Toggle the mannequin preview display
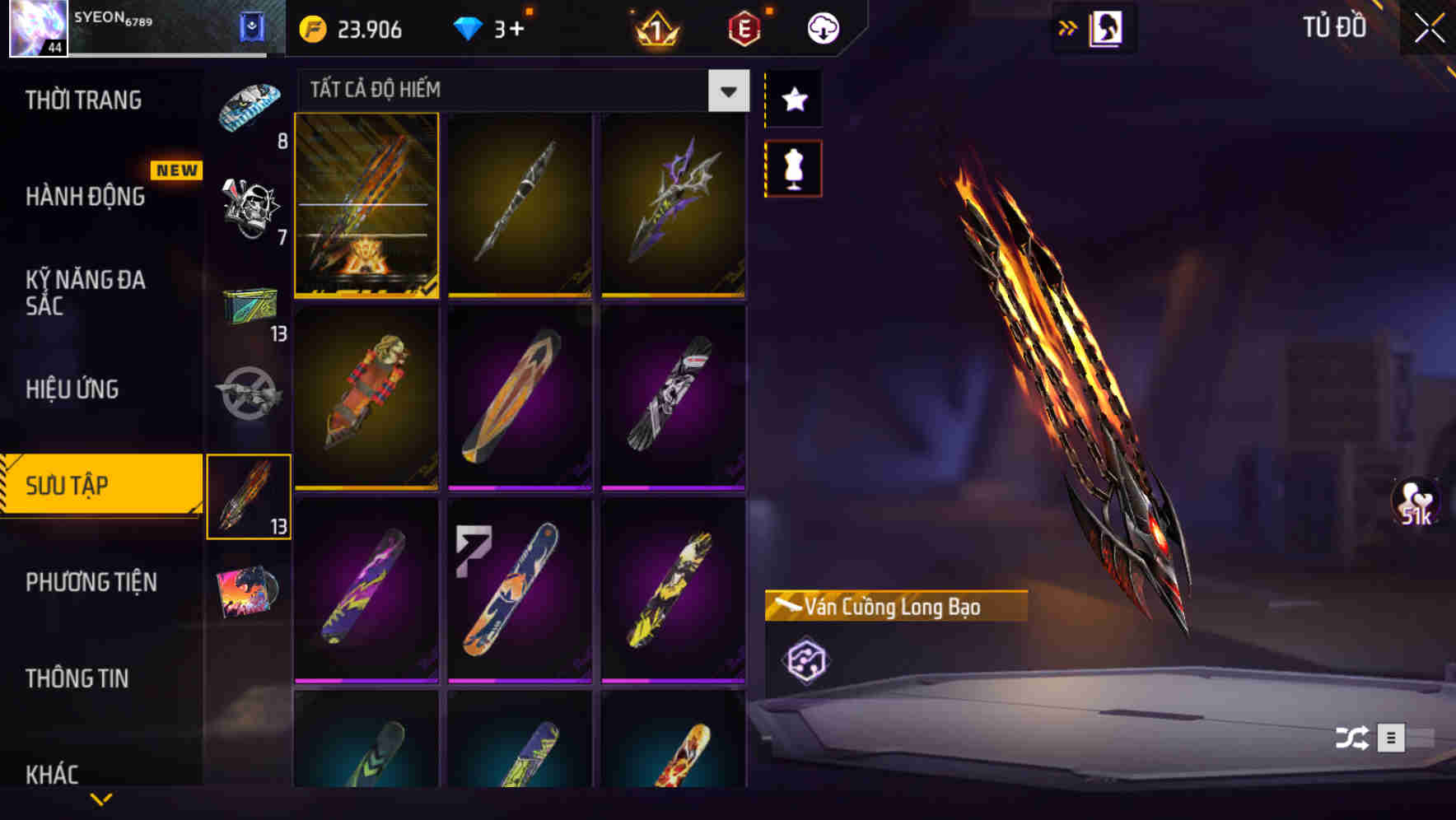Screen dimensions: 1456x820 pyautogui.click(x=792, y=167)
